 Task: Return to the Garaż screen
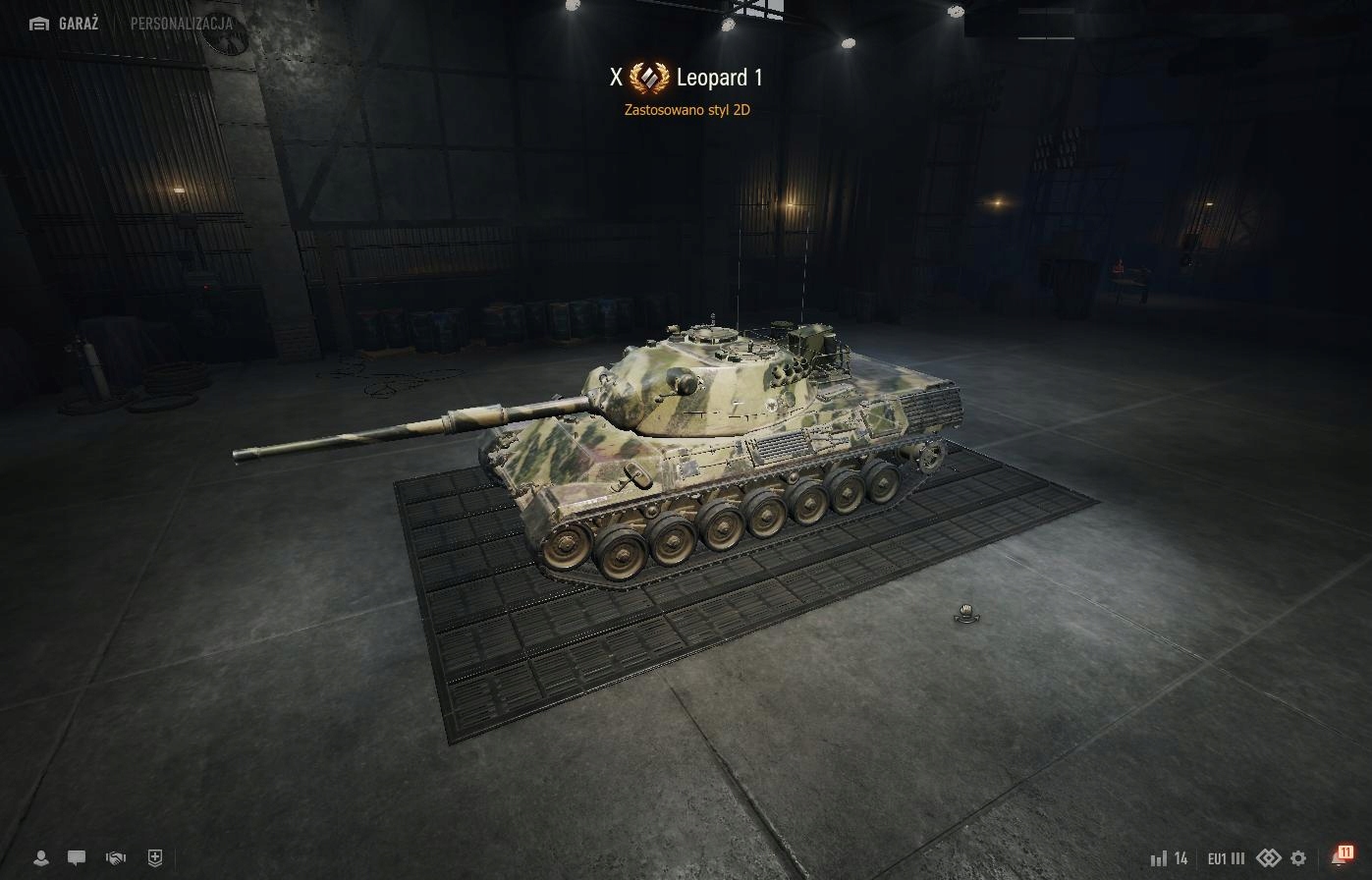coord(65,24)
